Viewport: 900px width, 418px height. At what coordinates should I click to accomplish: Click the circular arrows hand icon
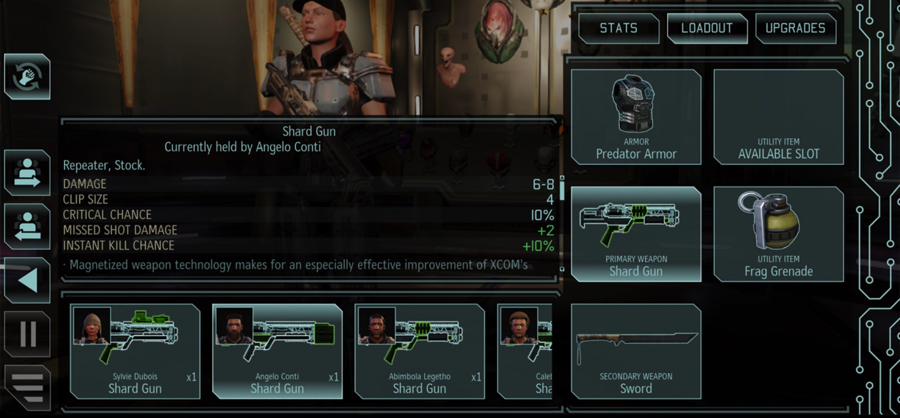point(27,76)
